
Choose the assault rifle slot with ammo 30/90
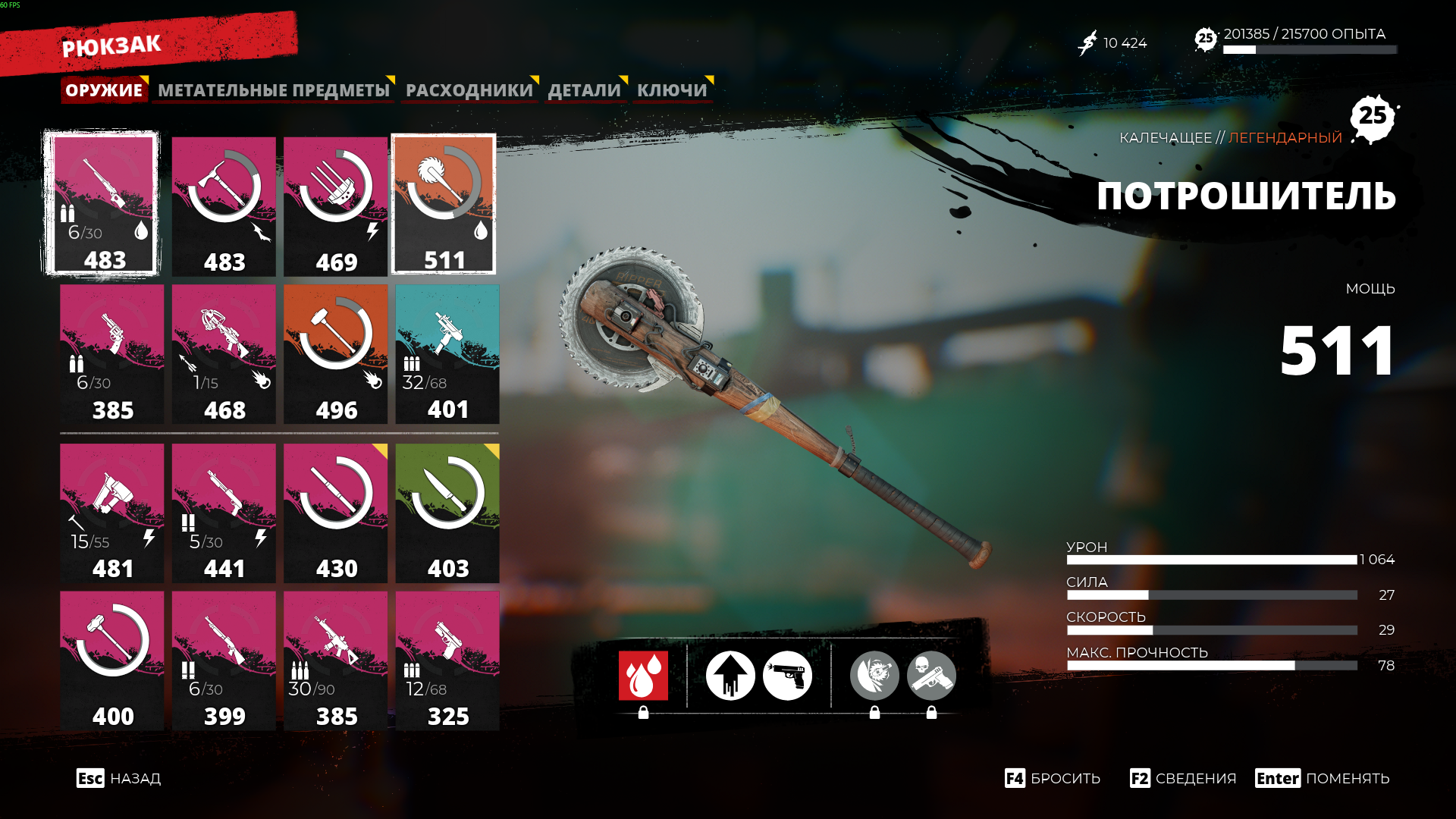[x=335, y=661]
